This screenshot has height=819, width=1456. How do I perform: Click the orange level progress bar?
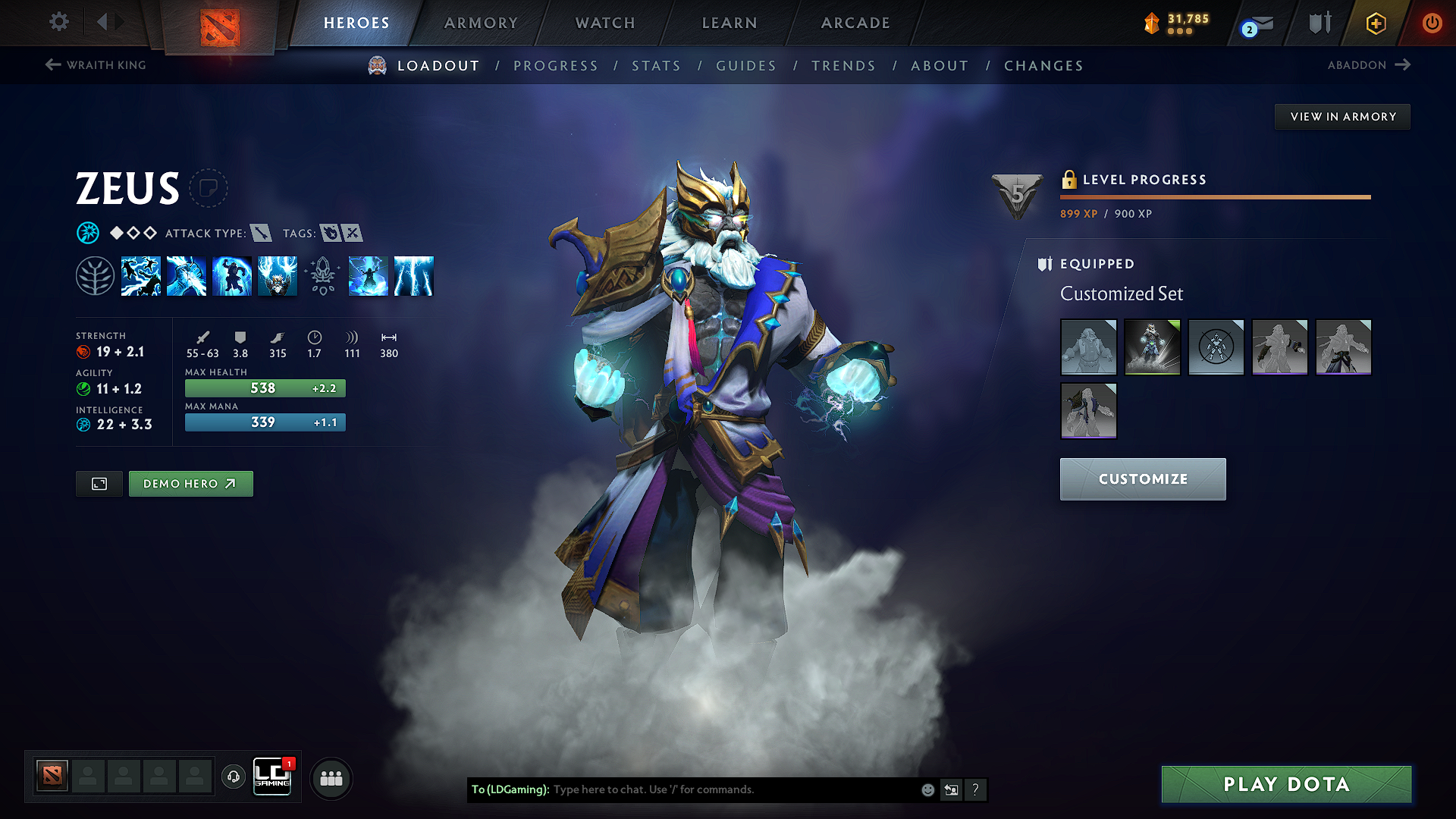[x=1213, y=196]
